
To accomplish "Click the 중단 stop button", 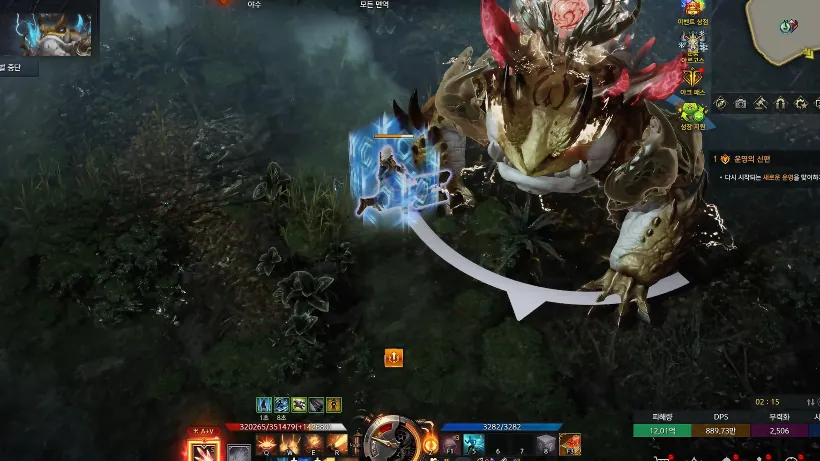I will pos(19,69).
